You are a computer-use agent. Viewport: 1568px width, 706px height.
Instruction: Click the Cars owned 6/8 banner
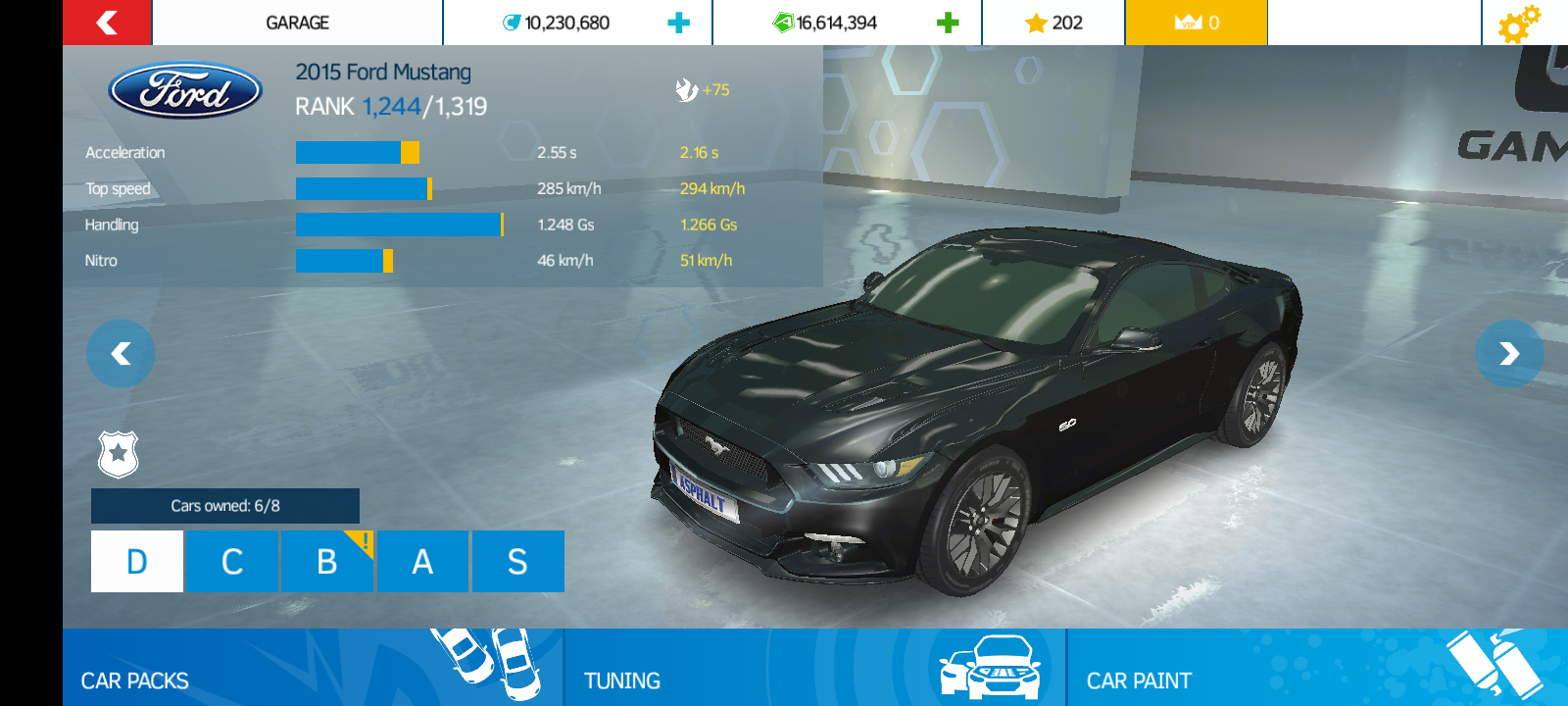[224, 506]
